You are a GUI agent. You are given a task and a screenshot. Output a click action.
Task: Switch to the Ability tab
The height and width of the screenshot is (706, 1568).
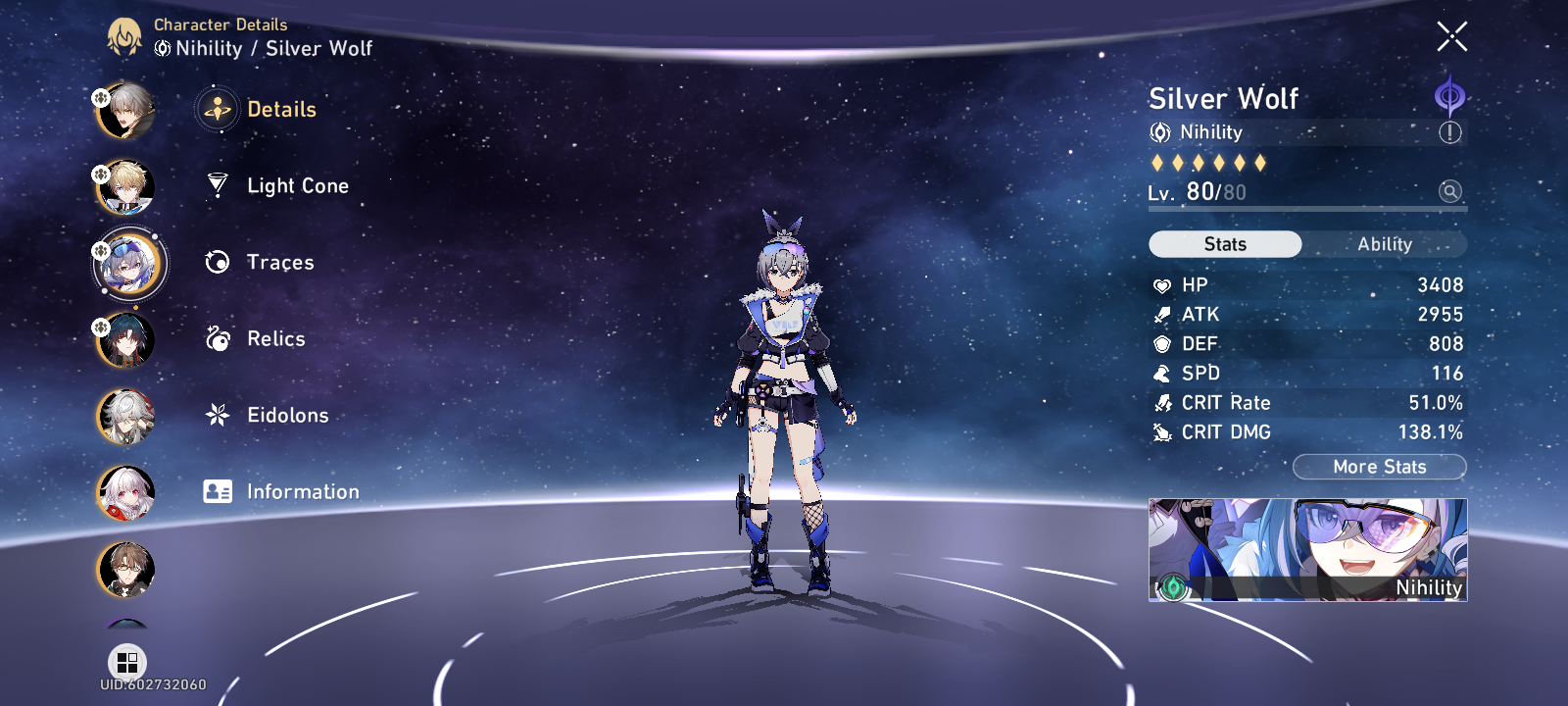(1384, 243)
